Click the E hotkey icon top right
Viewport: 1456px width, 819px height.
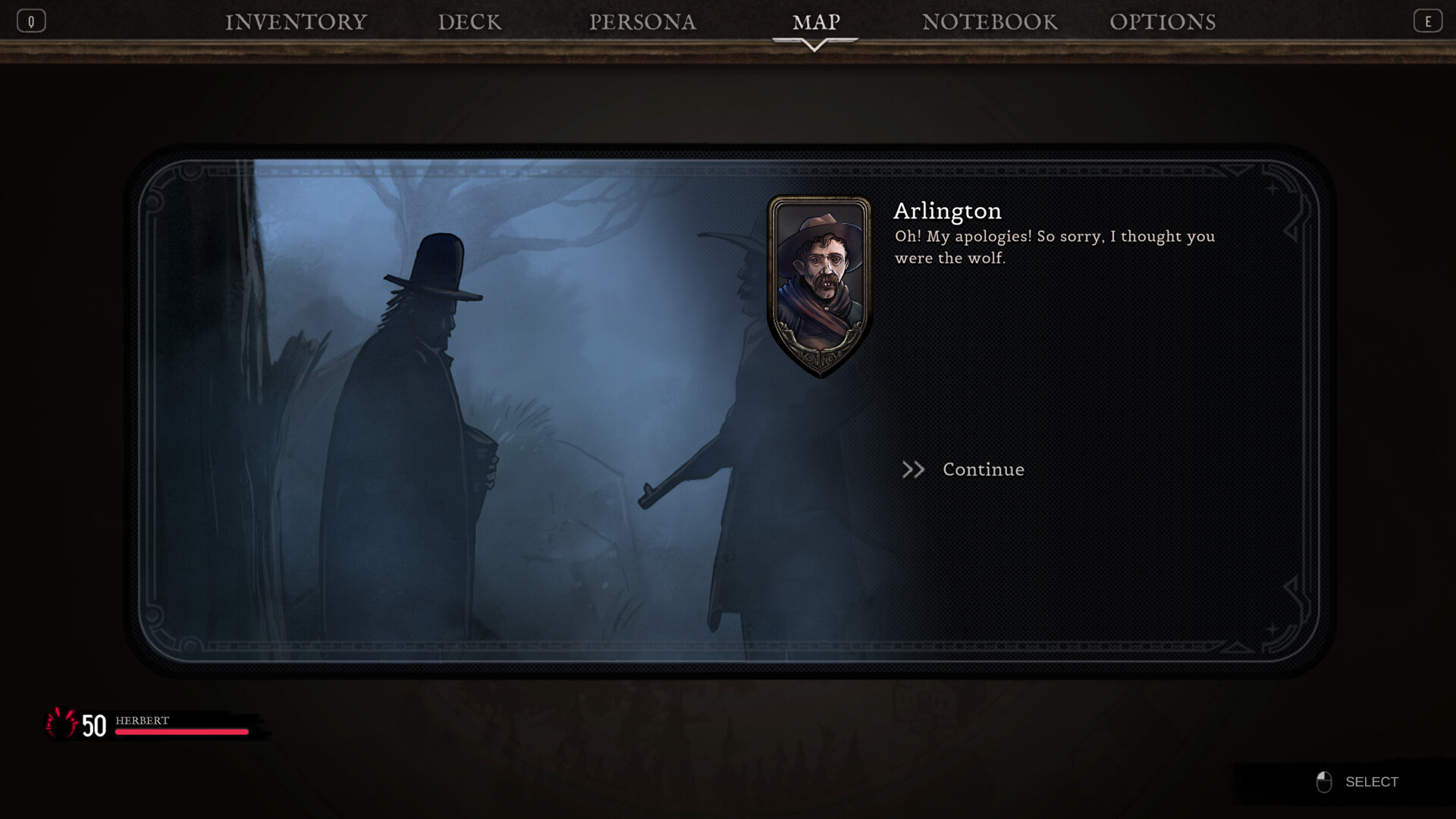[x=1429, y=20]
